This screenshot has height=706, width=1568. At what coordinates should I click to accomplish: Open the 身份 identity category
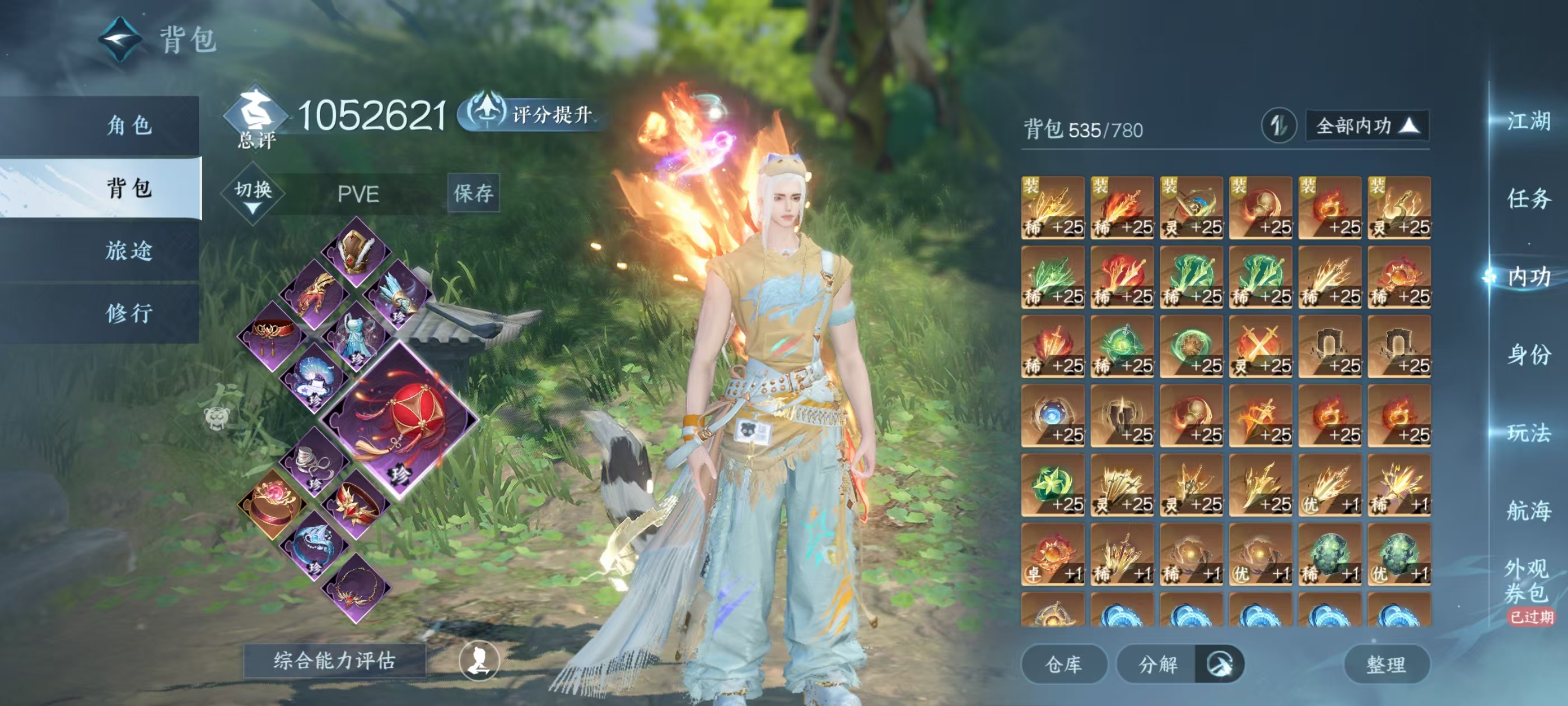click(1528, 355)
